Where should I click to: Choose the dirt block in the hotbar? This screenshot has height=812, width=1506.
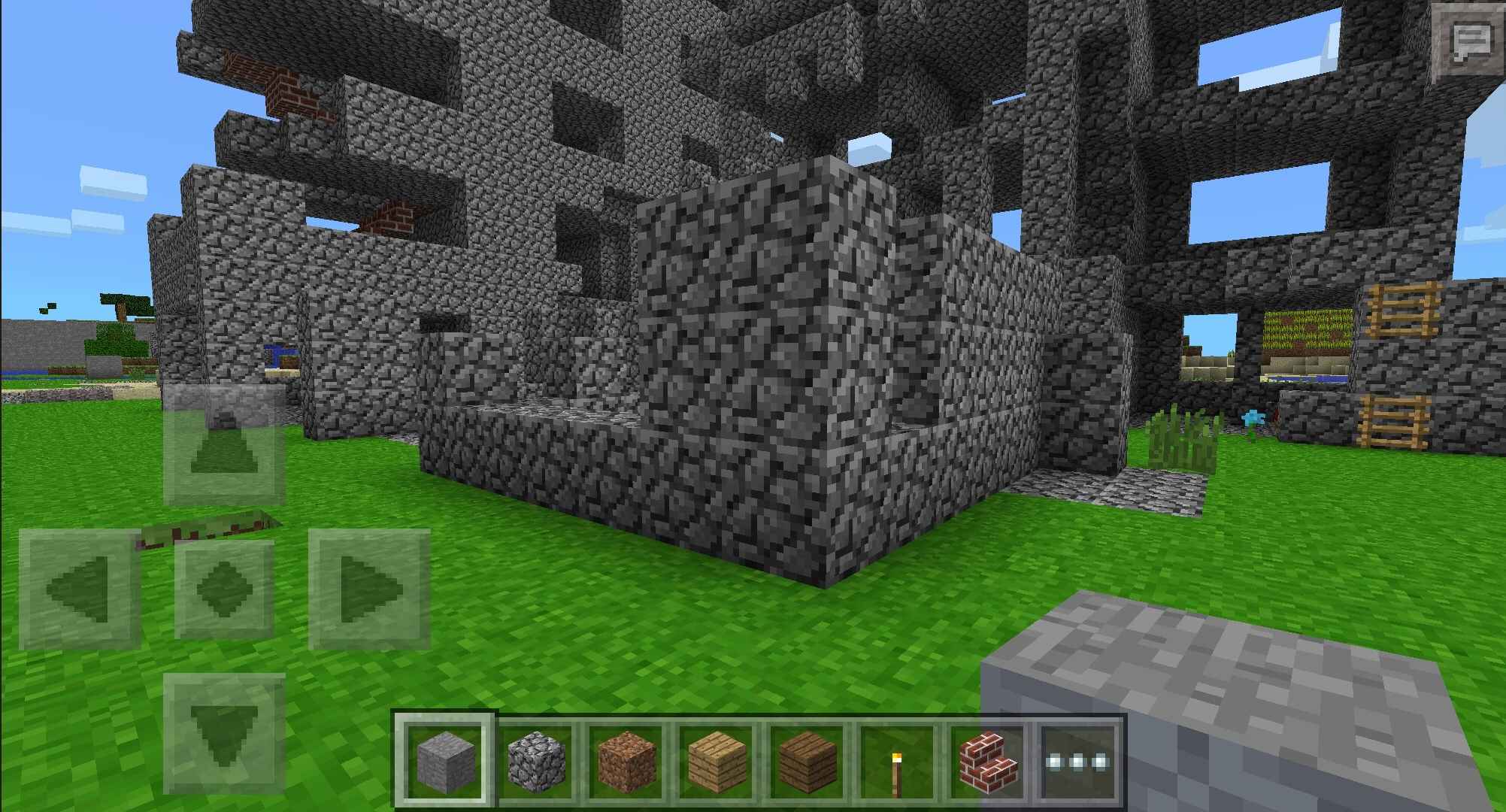[x=626, y=758]
